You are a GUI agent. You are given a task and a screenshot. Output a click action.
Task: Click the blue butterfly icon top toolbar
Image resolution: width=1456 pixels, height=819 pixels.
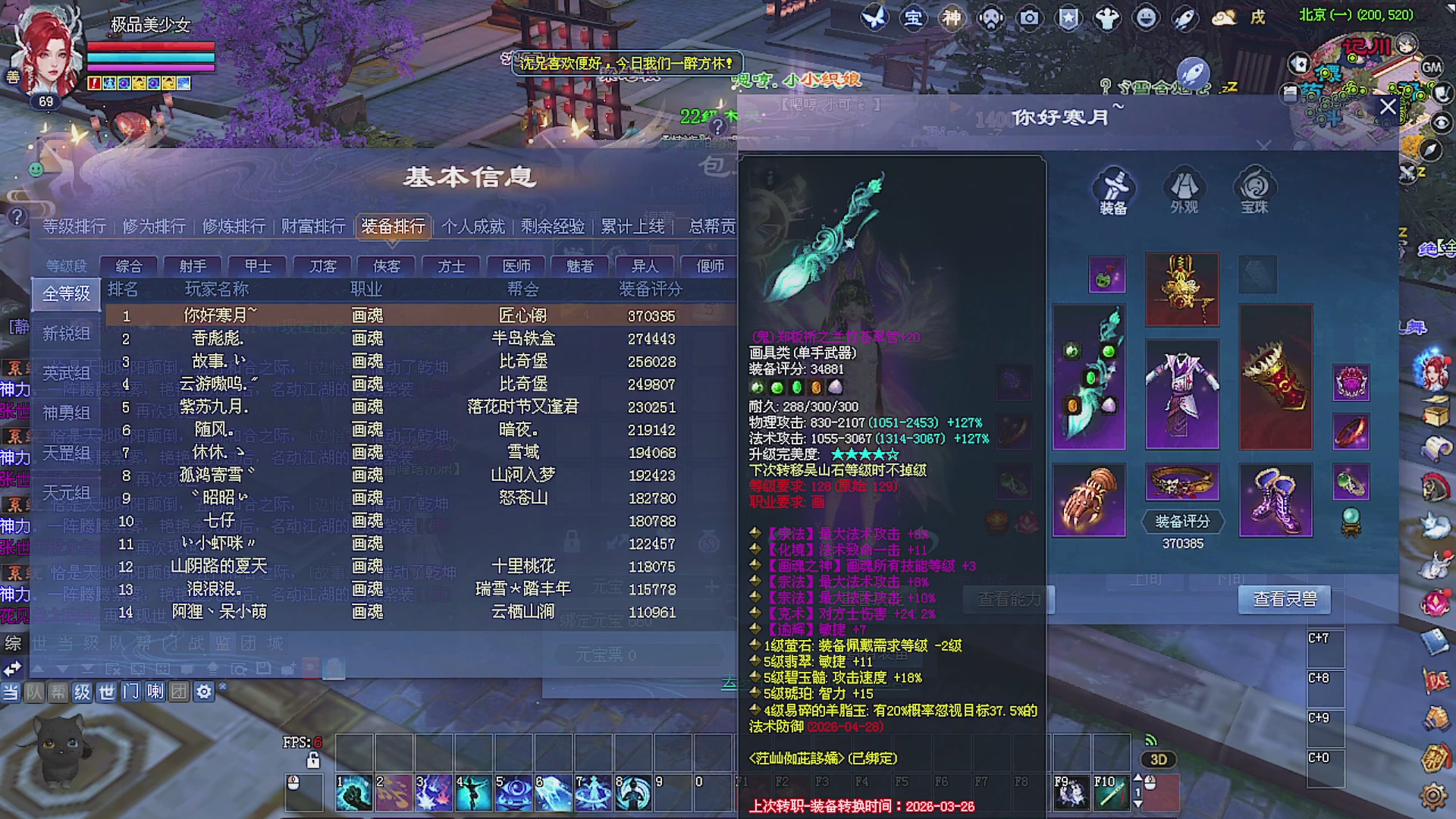876,17
